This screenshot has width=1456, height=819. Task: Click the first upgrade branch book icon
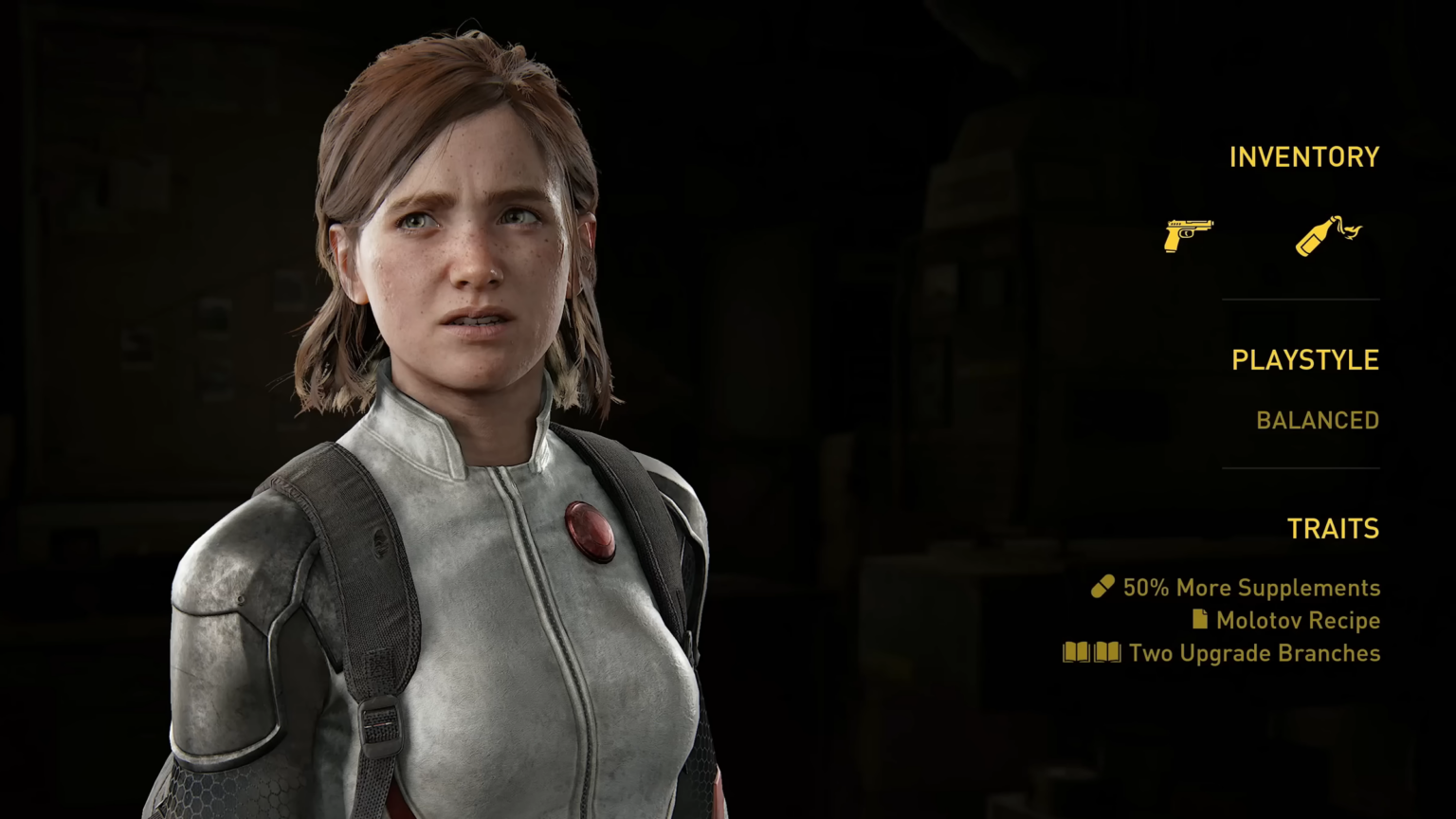pyautogui.click(x=1077, y=652)
